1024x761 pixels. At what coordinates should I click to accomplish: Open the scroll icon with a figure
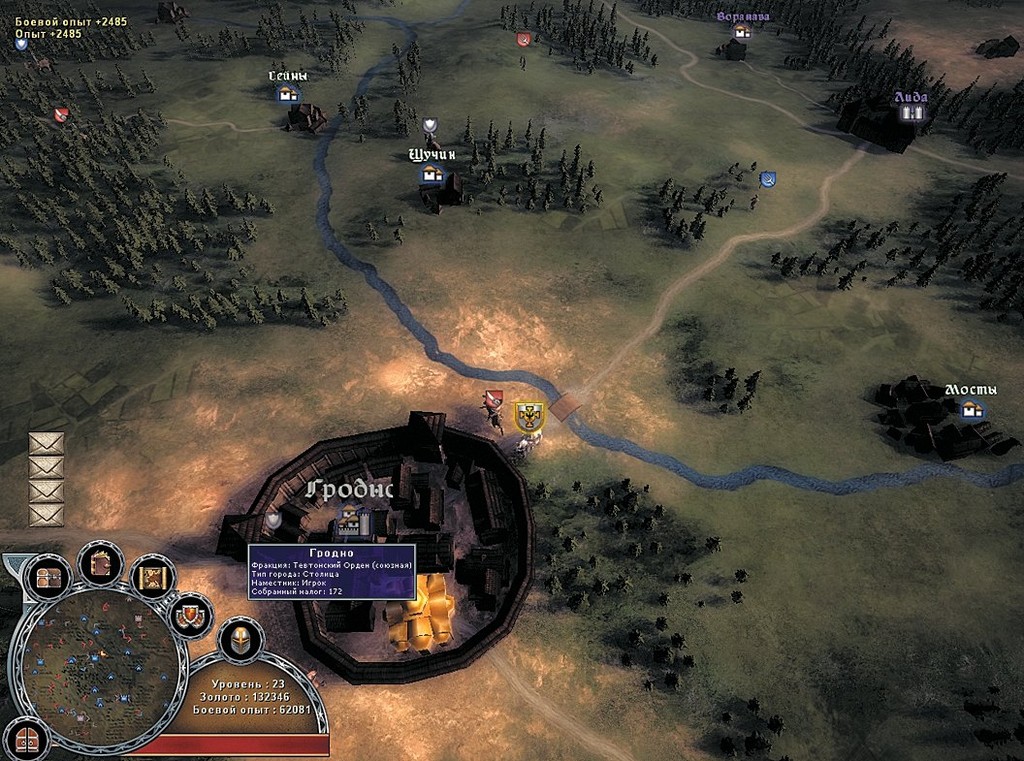(153, 577)
